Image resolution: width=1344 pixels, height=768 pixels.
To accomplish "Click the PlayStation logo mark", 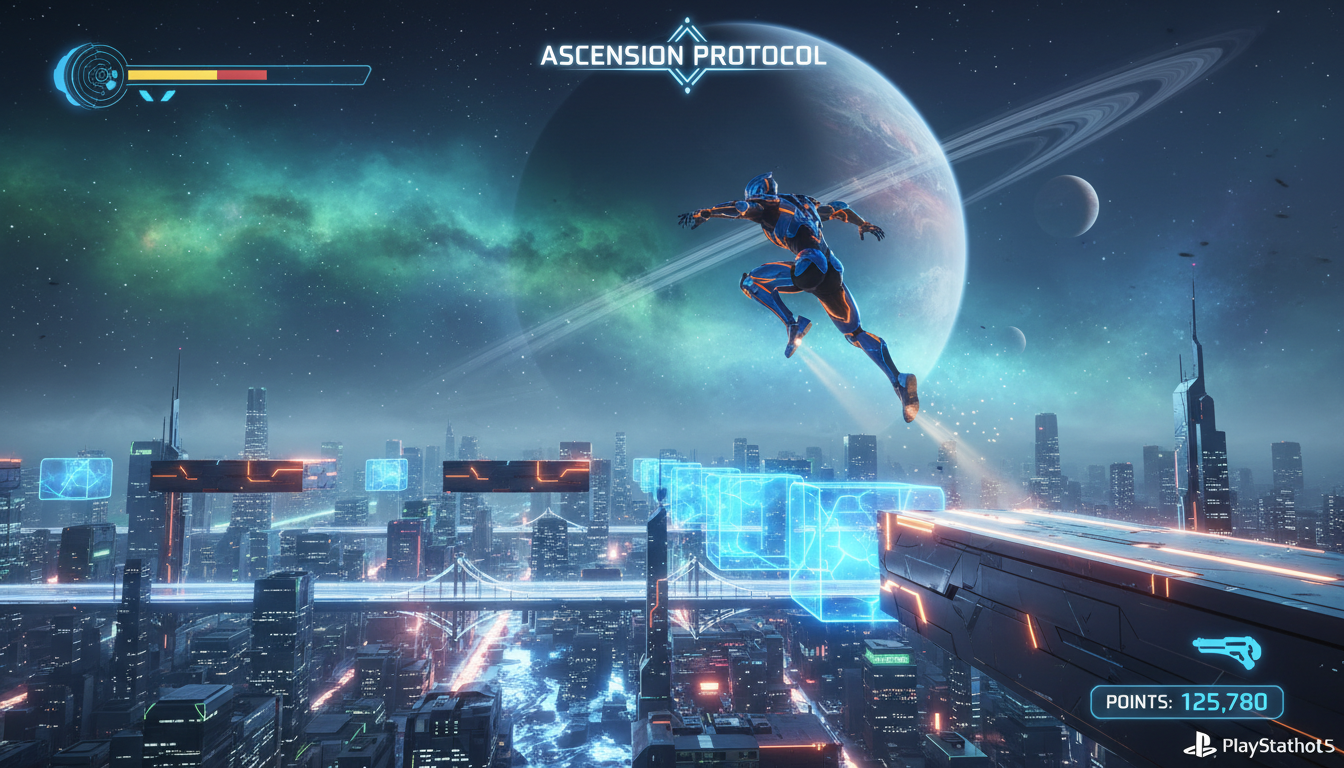I will (x=1200, y=744).
